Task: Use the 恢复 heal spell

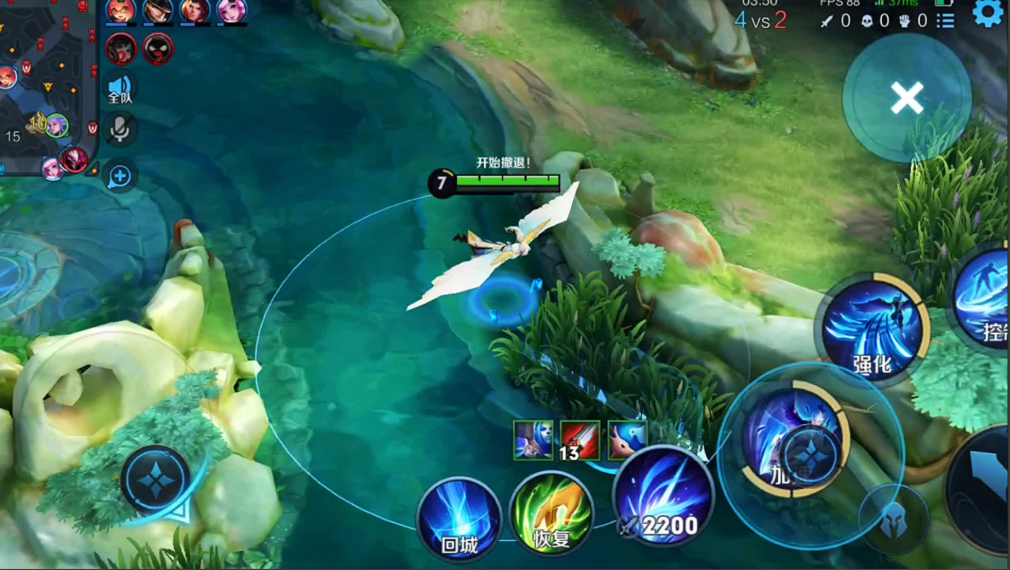Action: point(551,517)
